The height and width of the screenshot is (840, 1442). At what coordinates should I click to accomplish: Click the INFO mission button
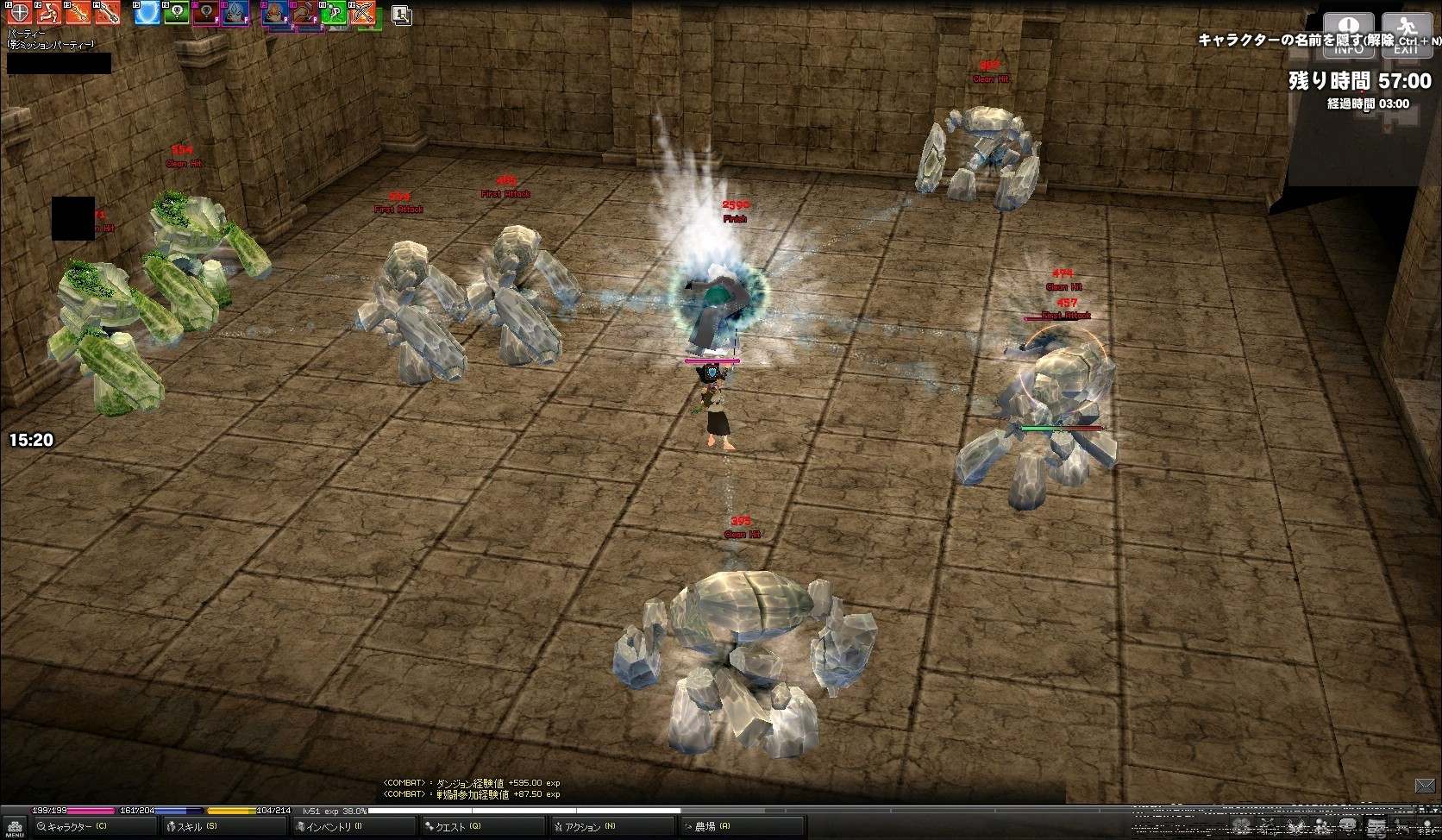[1348, 35]
